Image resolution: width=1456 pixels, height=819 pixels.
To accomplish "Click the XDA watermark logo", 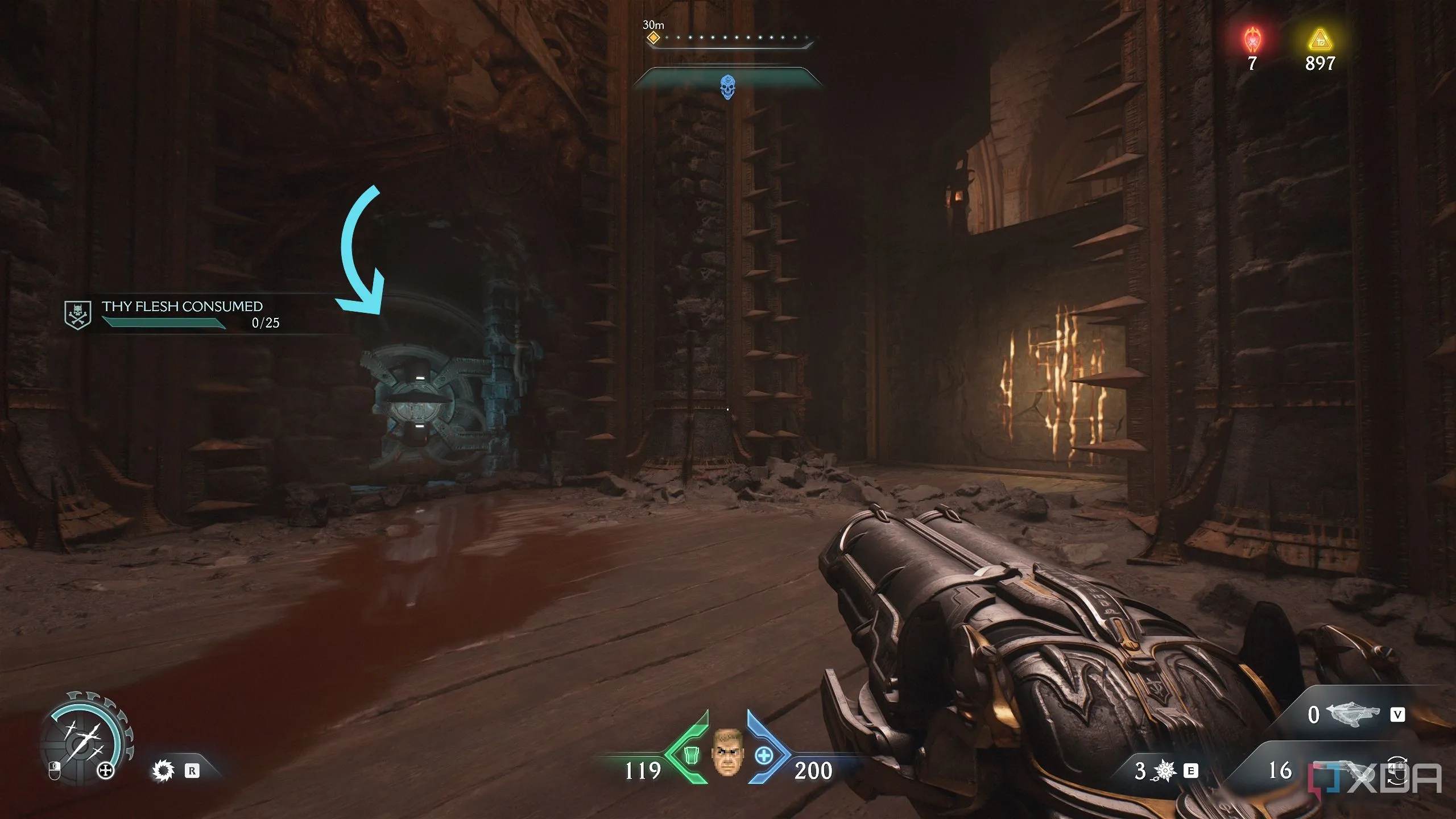I will pos(1376,778).
